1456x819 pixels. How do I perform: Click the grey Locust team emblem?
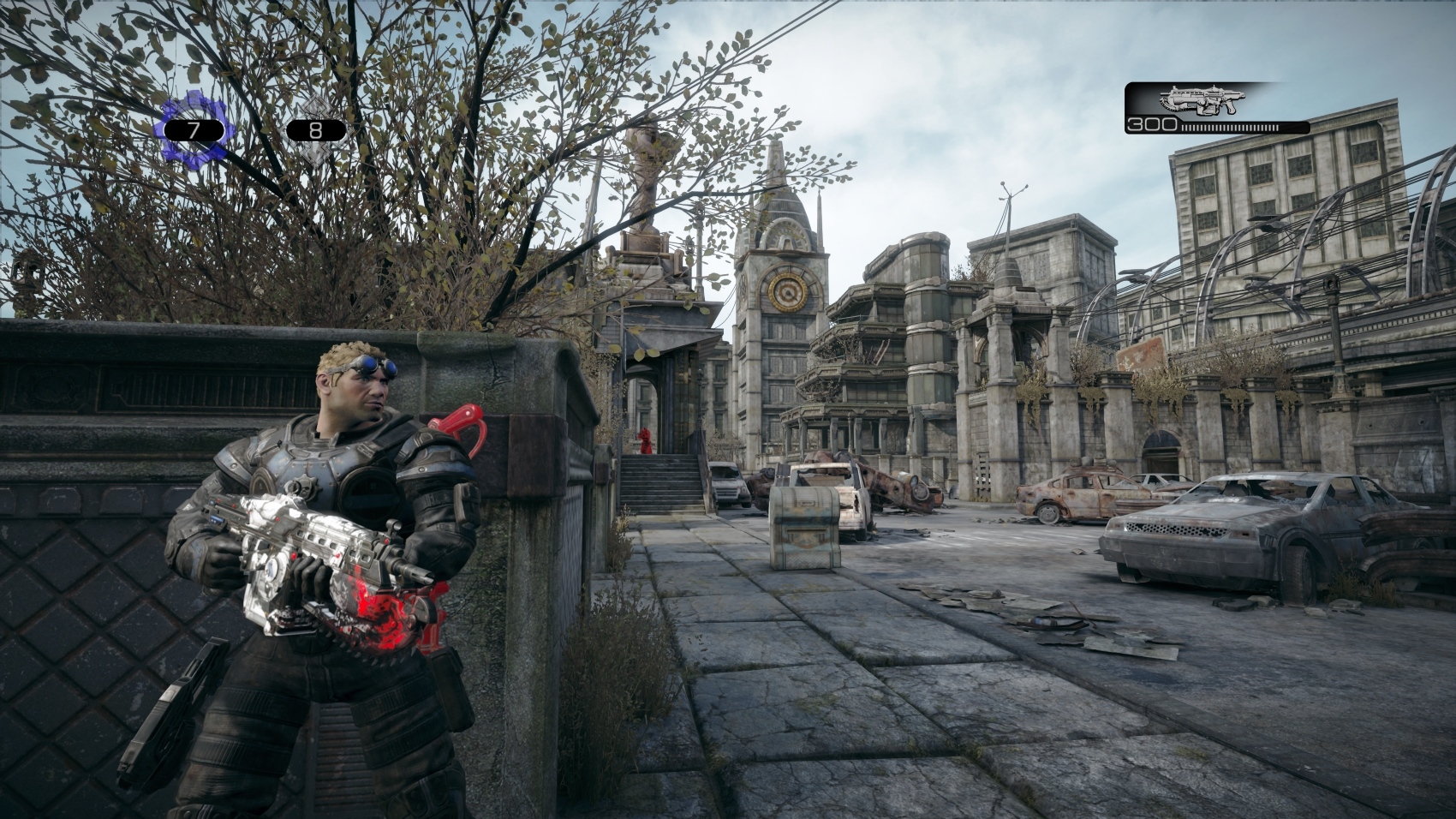pos(316,129)
